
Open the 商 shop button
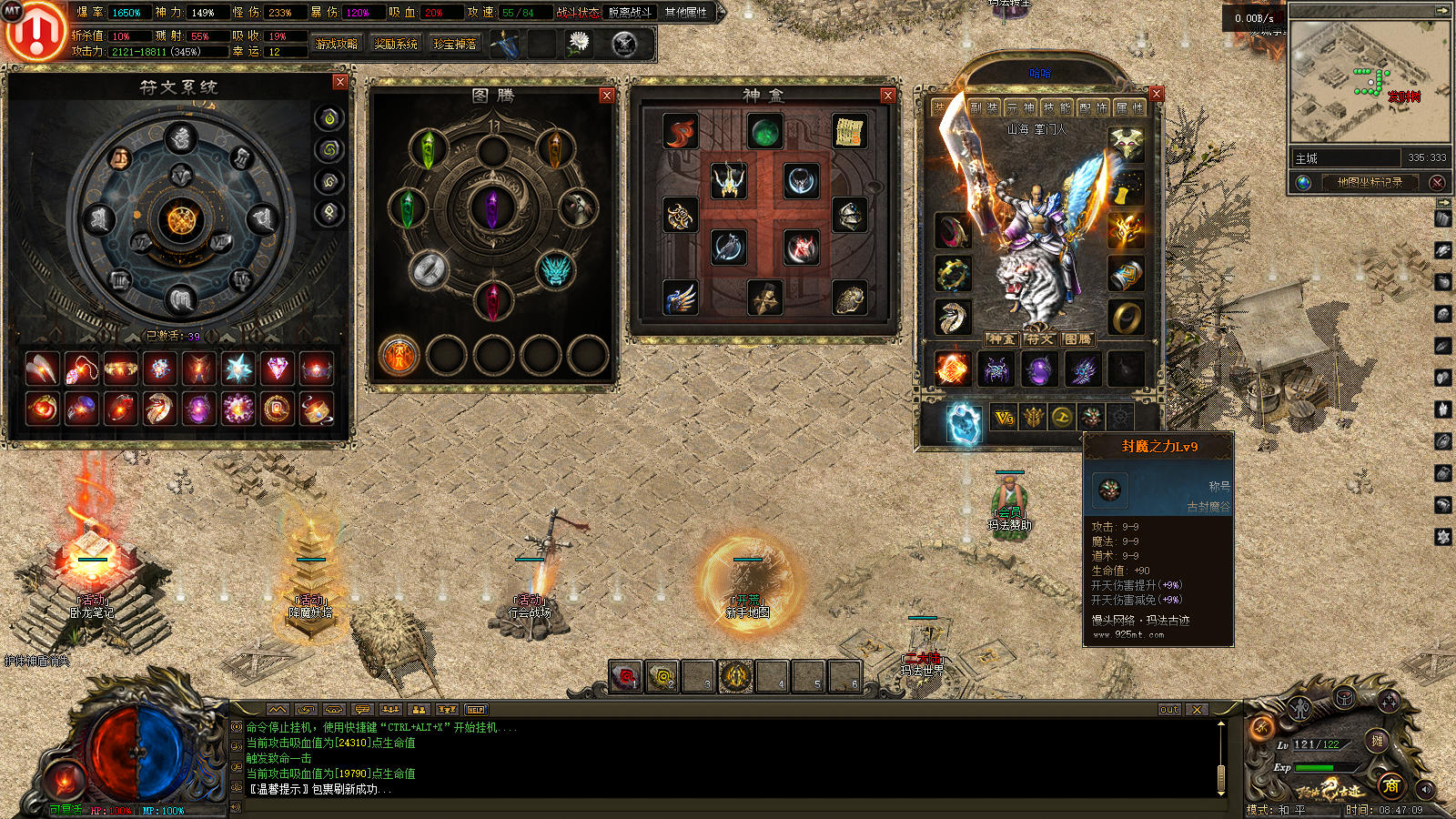1390,785
